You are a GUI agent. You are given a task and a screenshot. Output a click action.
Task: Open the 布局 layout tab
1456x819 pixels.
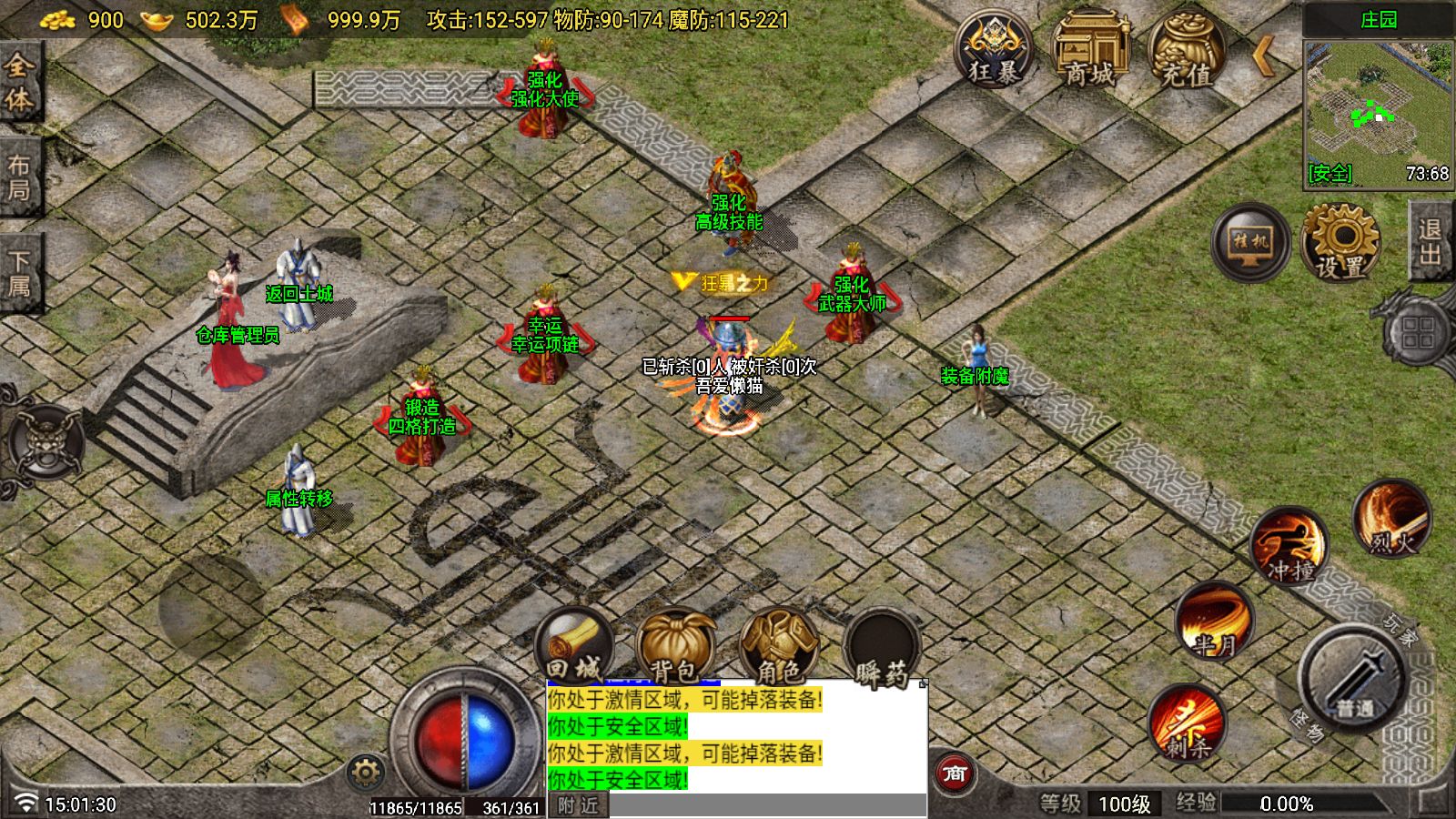(x=19, y=177)
